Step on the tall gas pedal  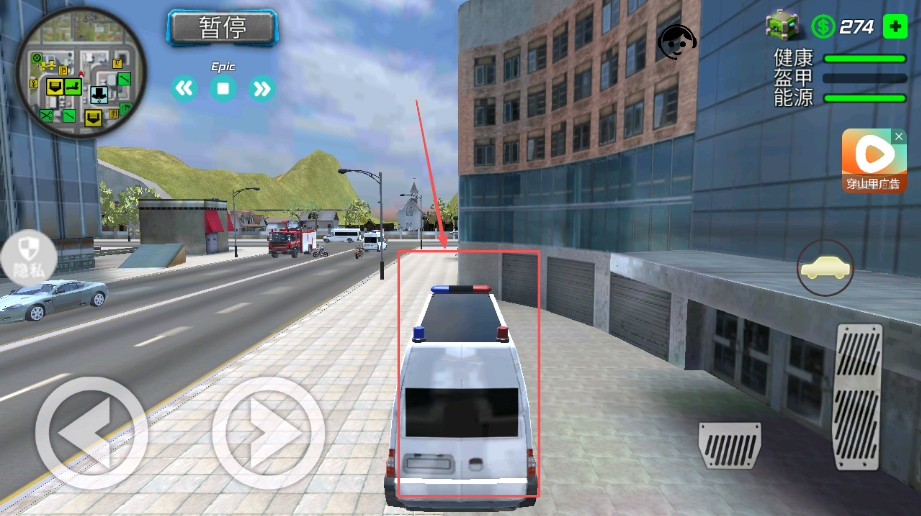[x=858, y=397]
